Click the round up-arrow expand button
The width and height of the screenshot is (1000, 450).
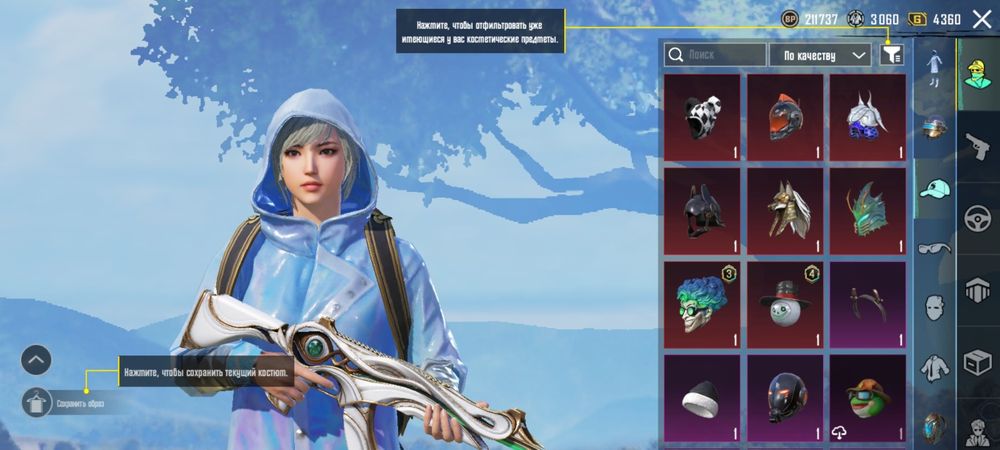[36, 359]
